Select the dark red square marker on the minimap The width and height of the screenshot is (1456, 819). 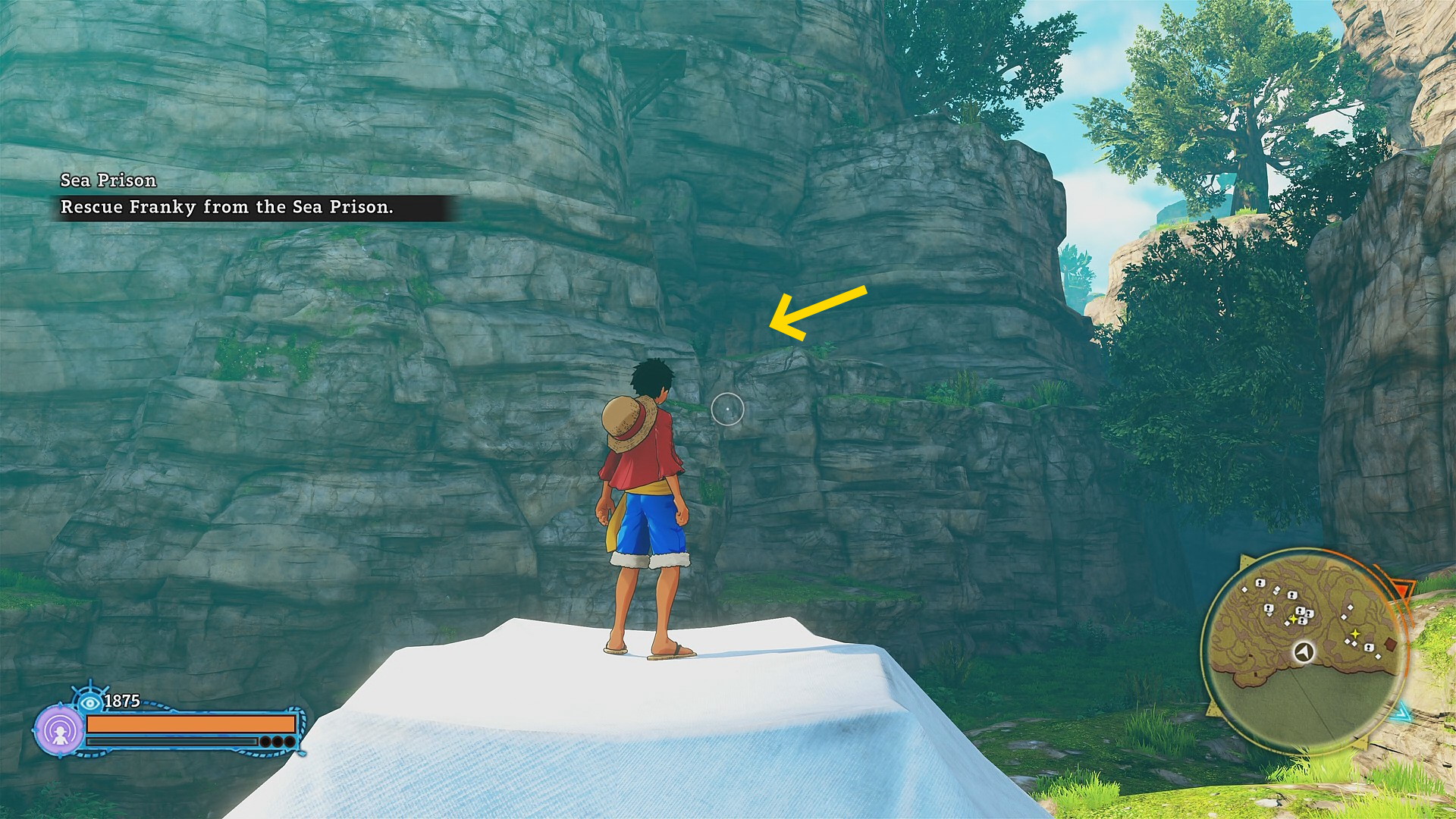(1390, 644)
